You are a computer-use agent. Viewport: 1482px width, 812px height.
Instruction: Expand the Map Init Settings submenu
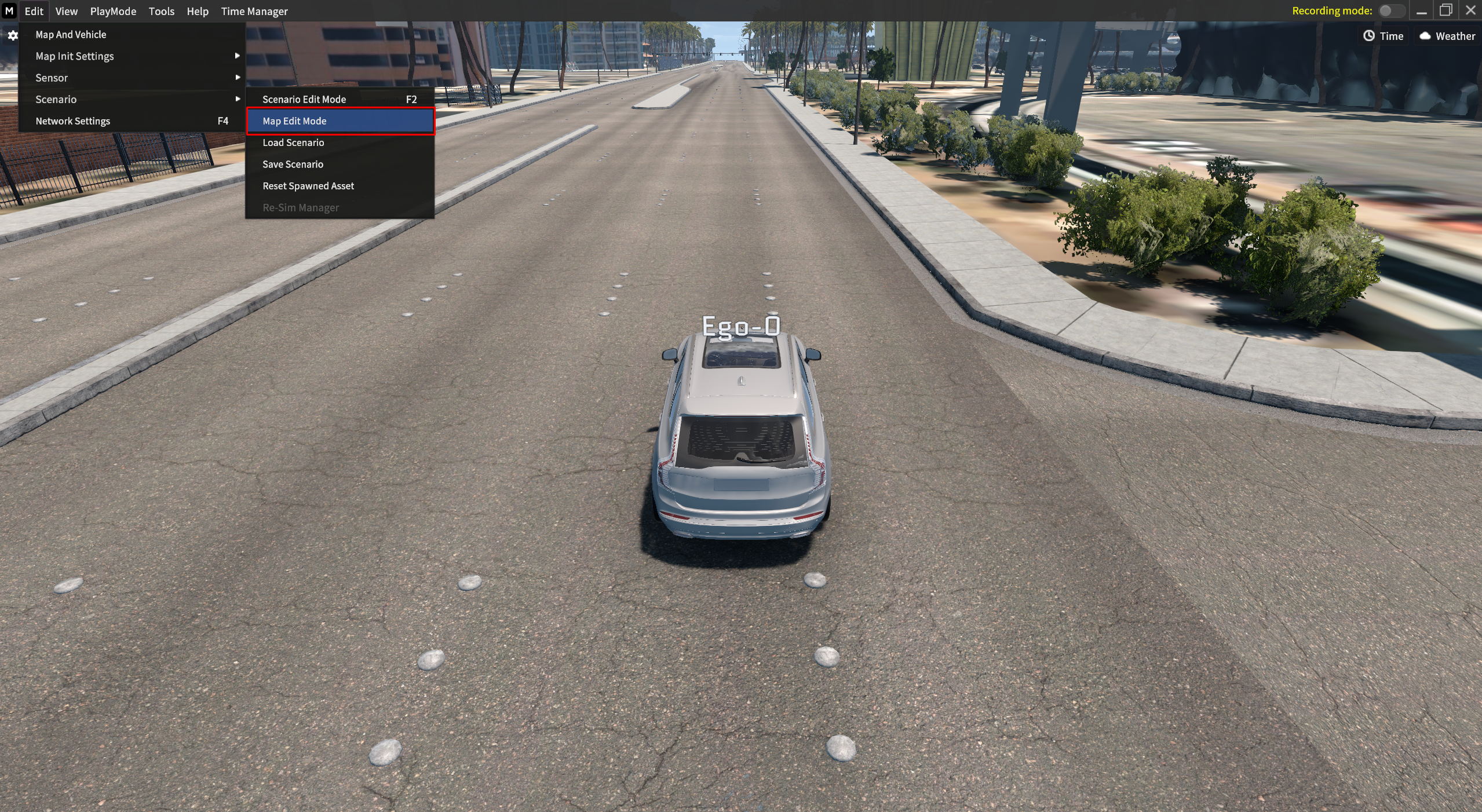pyautogui.click(x=74, y=56)
